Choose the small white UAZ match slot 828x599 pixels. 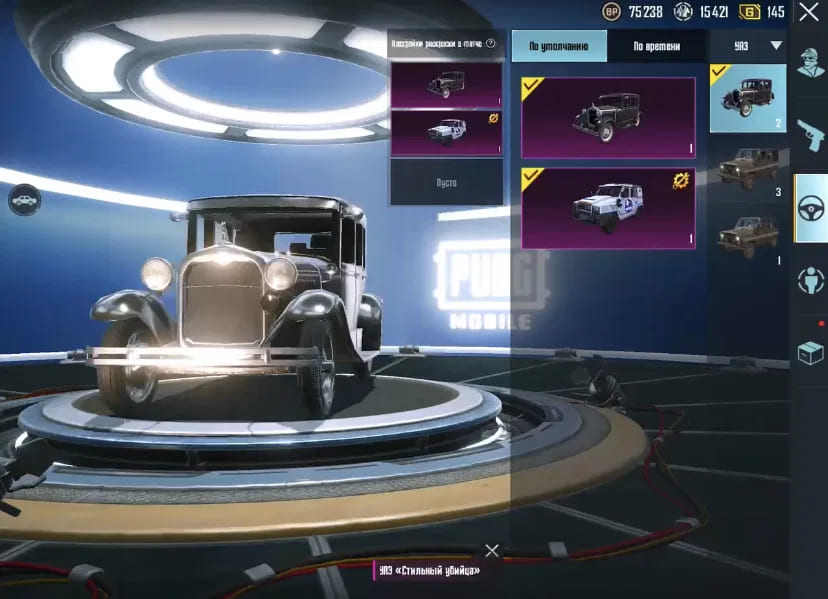pyautogui.click(x=446, y=133)
